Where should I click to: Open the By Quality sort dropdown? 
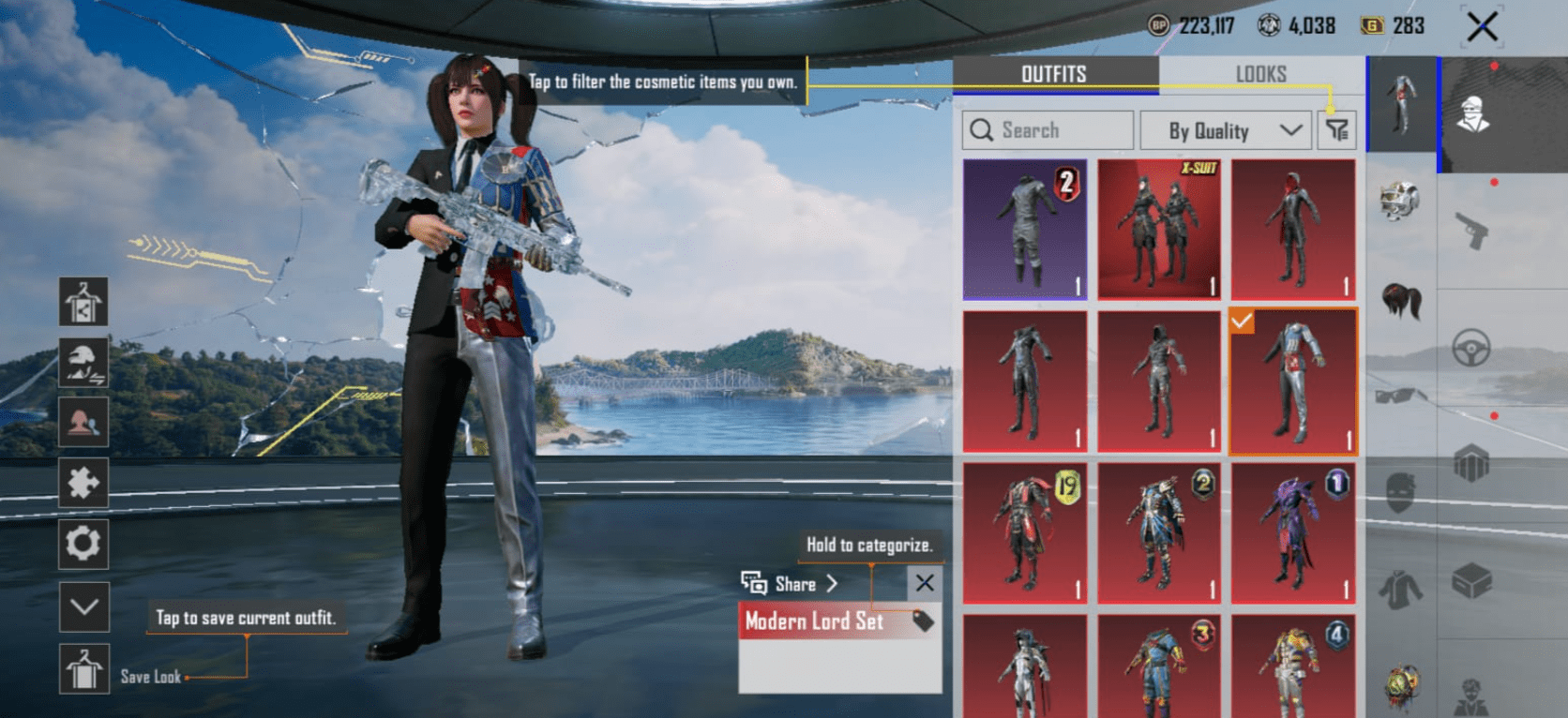[x=1225, y=130]
